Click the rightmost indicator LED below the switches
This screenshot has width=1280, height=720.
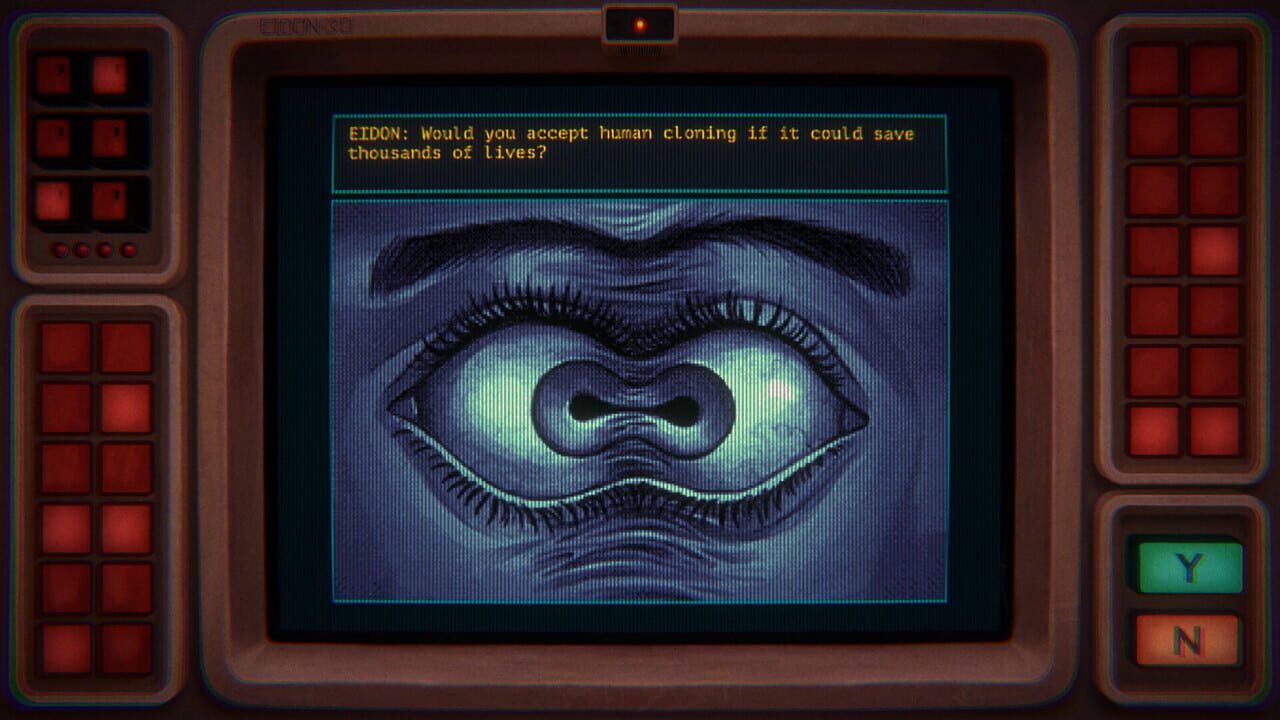pyautogui.click(x=128, y=249)
